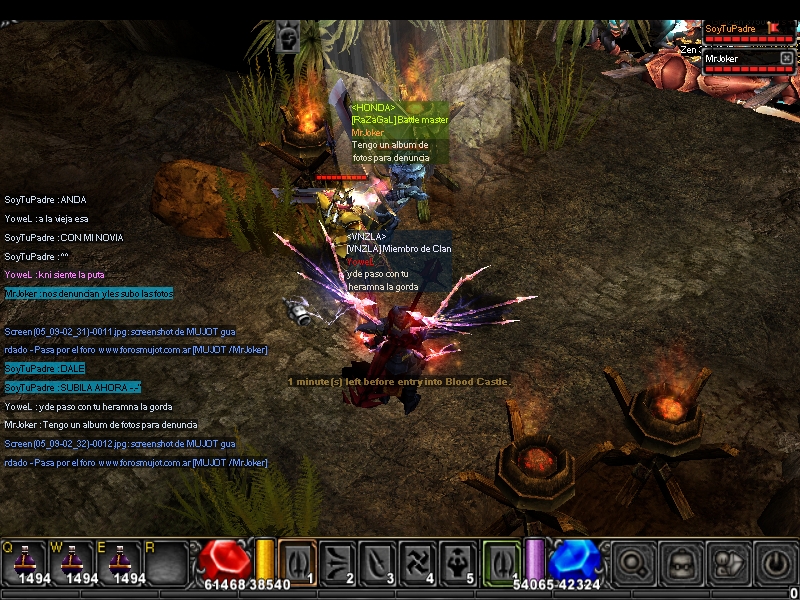
Task: Select the pinwheel skill in slot 4
Action: tap(418, 562)
